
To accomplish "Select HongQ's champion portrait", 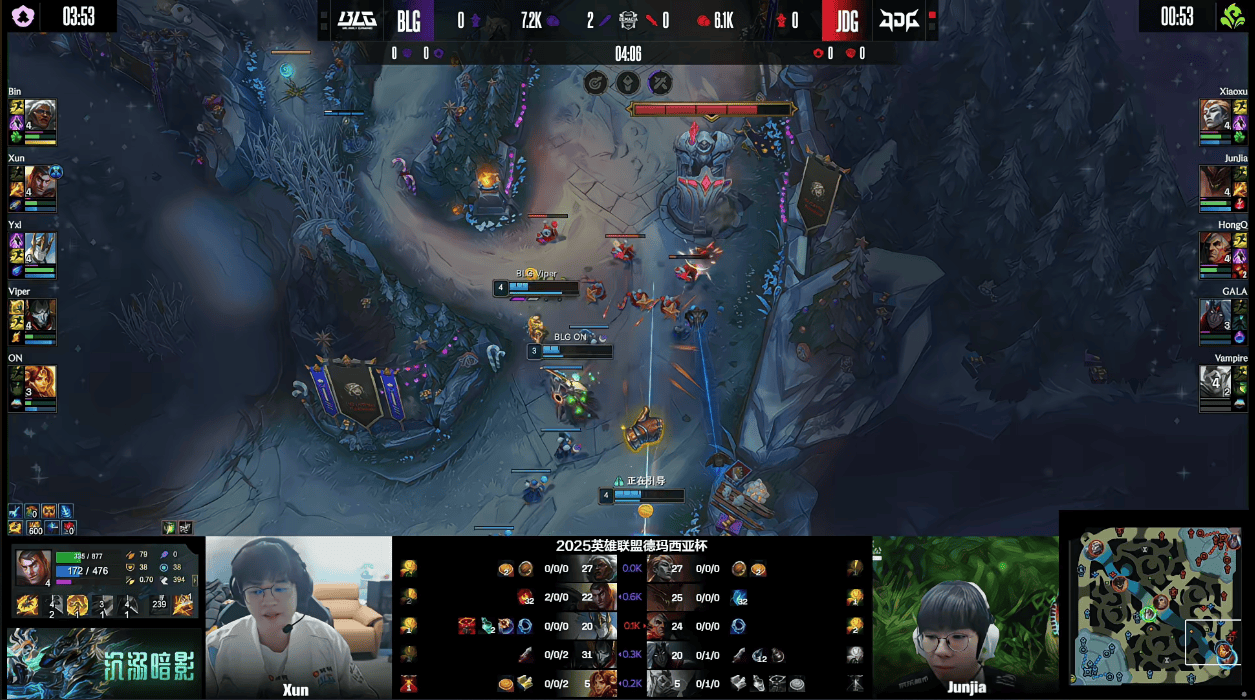I will (x=1216, y=252).
